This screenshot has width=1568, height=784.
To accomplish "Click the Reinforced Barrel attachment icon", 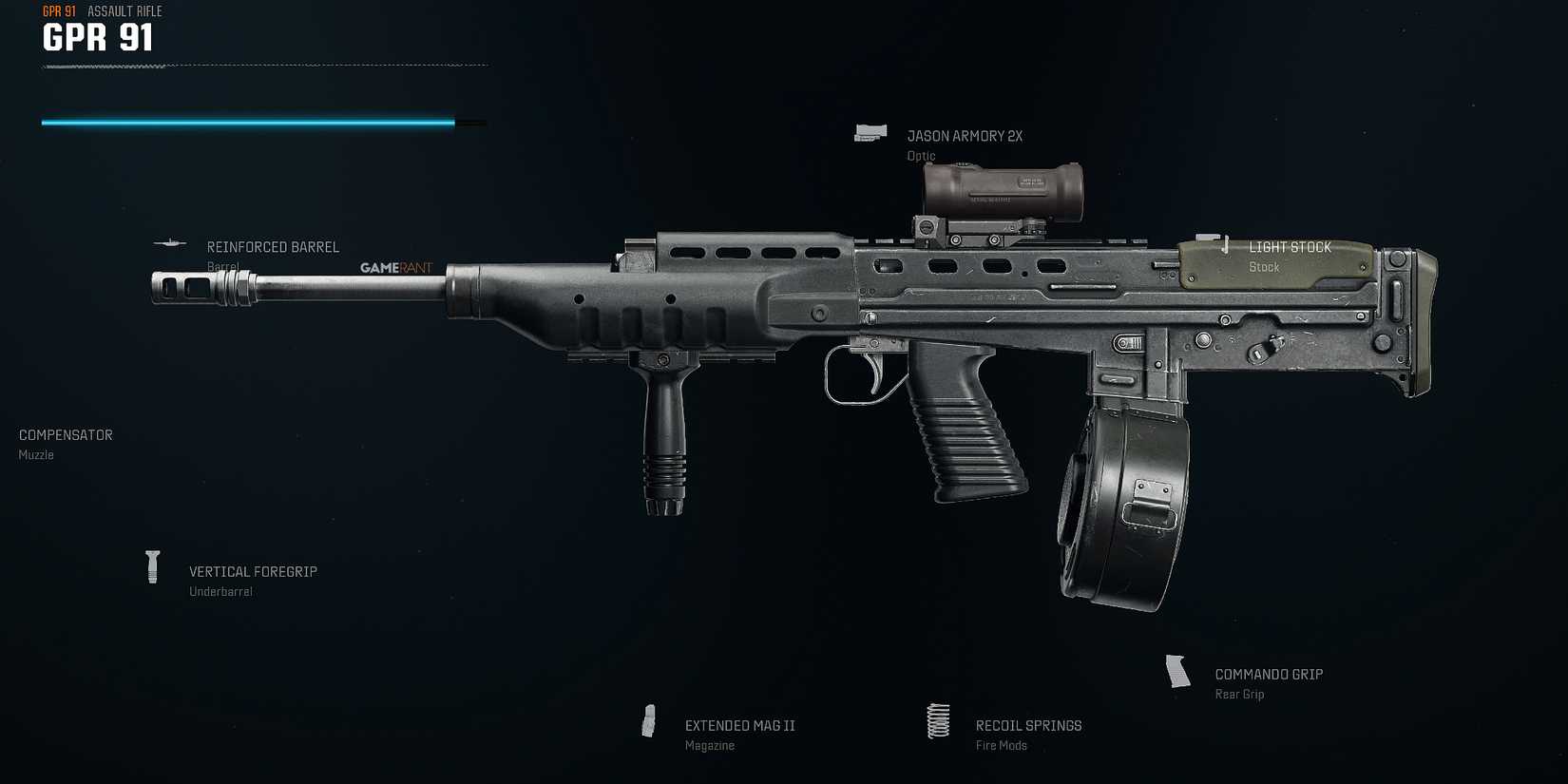I will [x=171, y=243].
